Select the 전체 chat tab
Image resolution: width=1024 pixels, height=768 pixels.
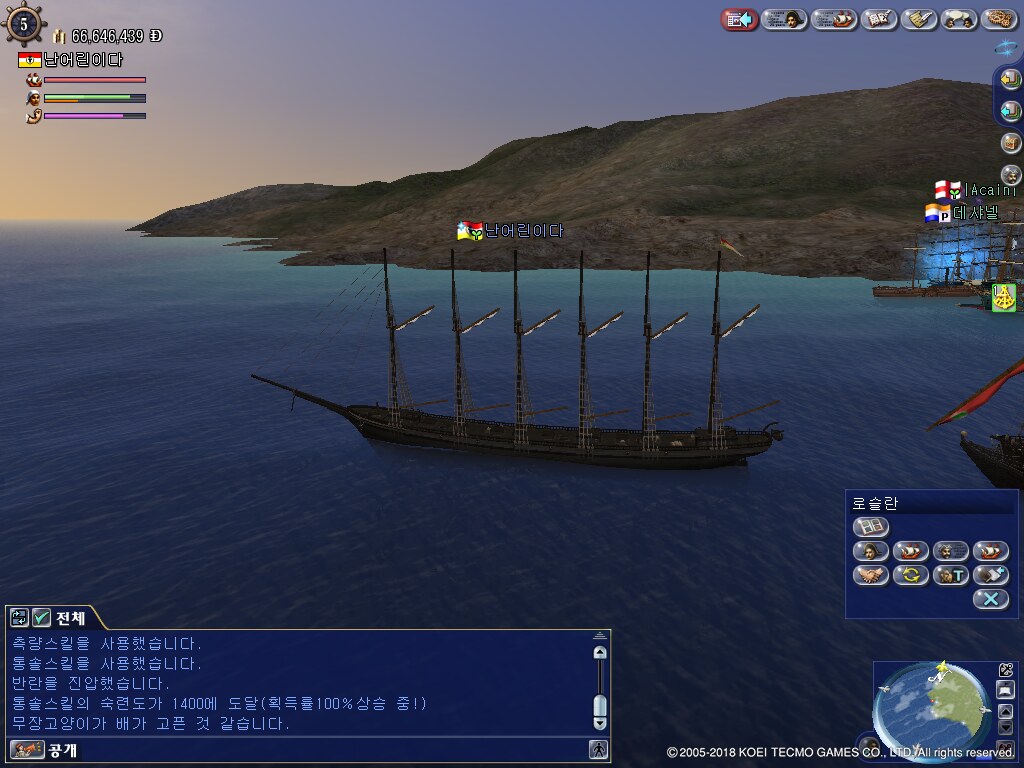point(70,618)
